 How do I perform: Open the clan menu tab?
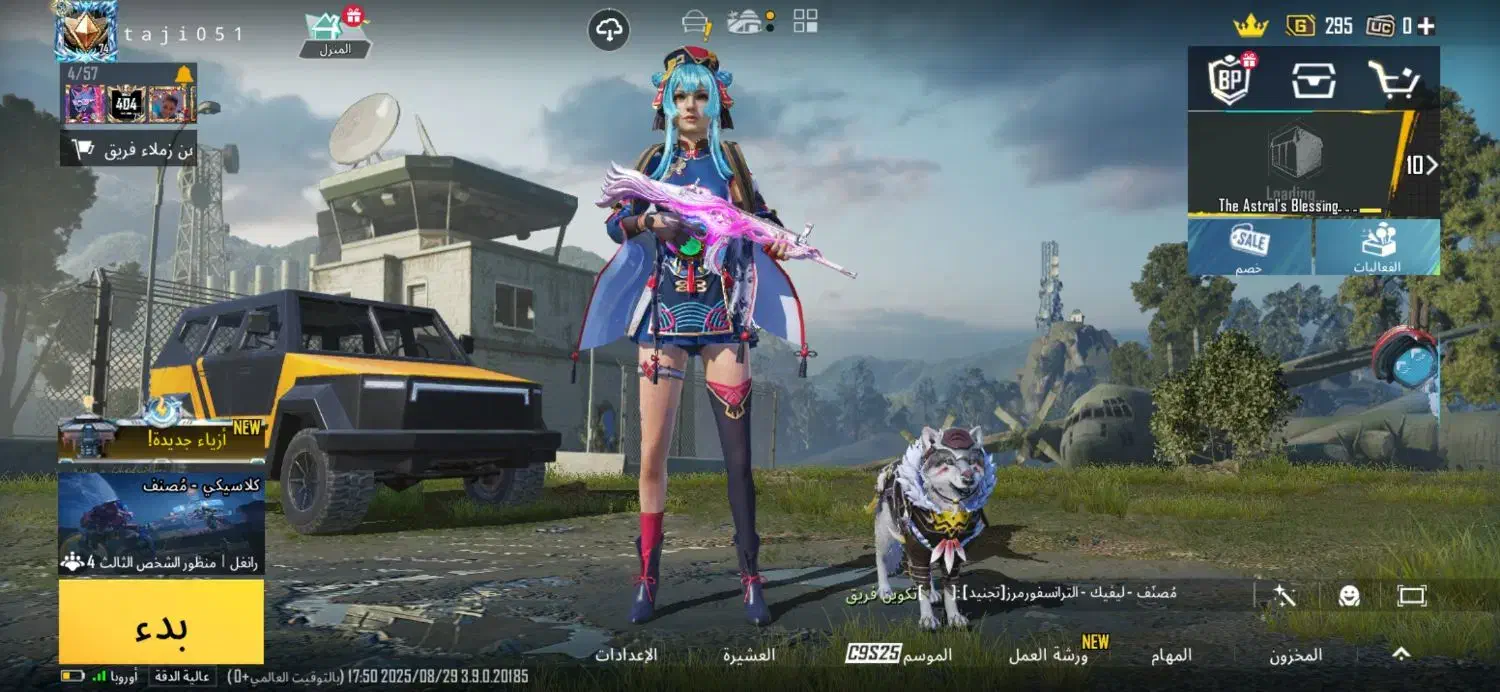[x=749, y=655]
